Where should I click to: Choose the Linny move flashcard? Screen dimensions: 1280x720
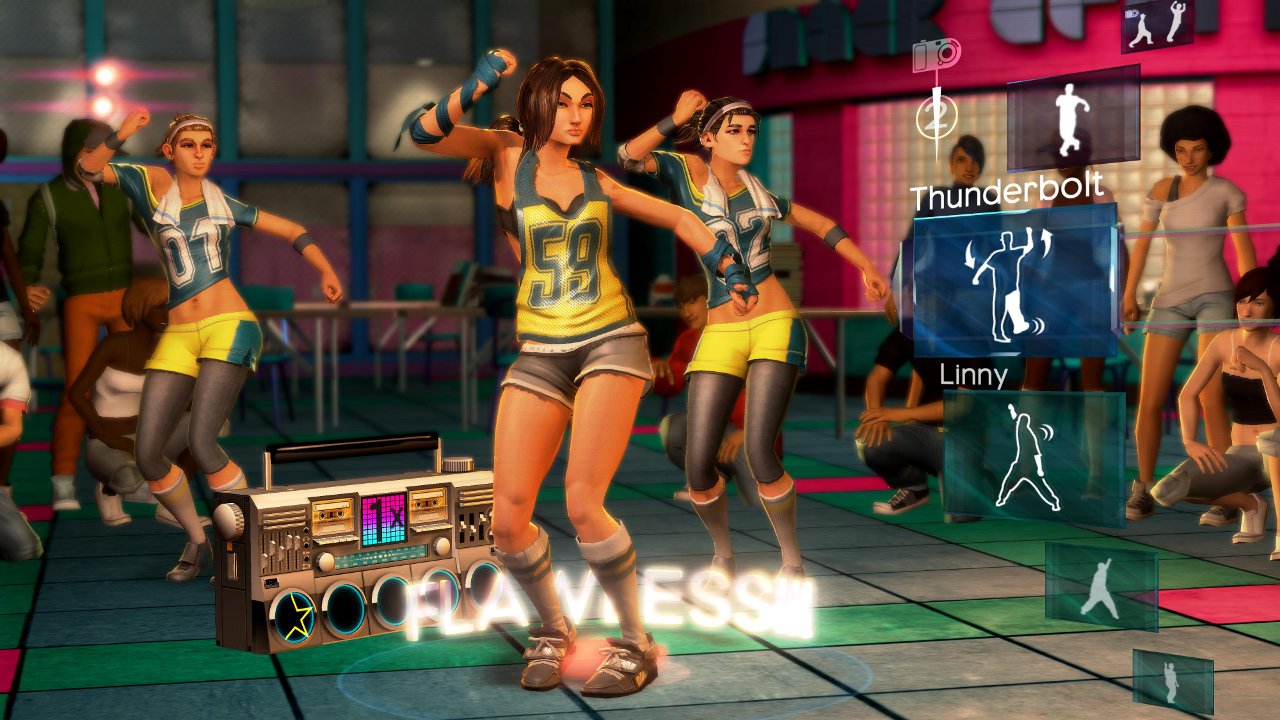tap(1033, 457)
